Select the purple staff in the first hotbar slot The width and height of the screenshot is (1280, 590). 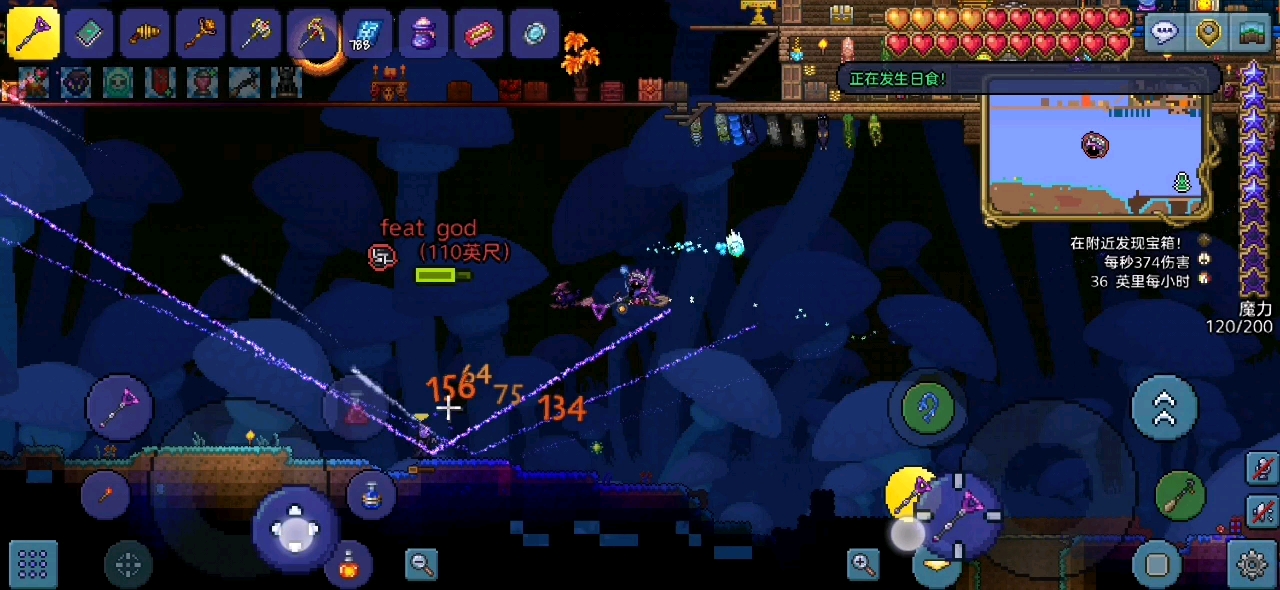[x=33, y=34]
